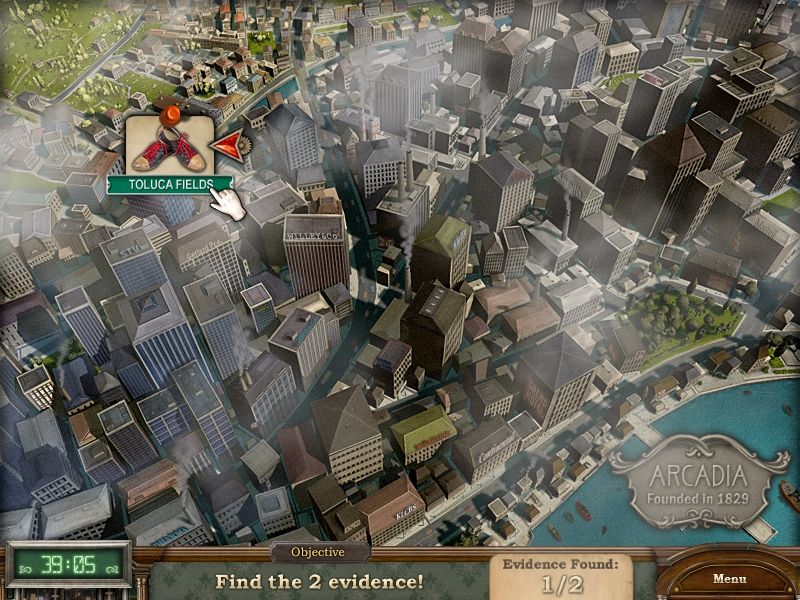Open the Menu button

pos(729,578)
